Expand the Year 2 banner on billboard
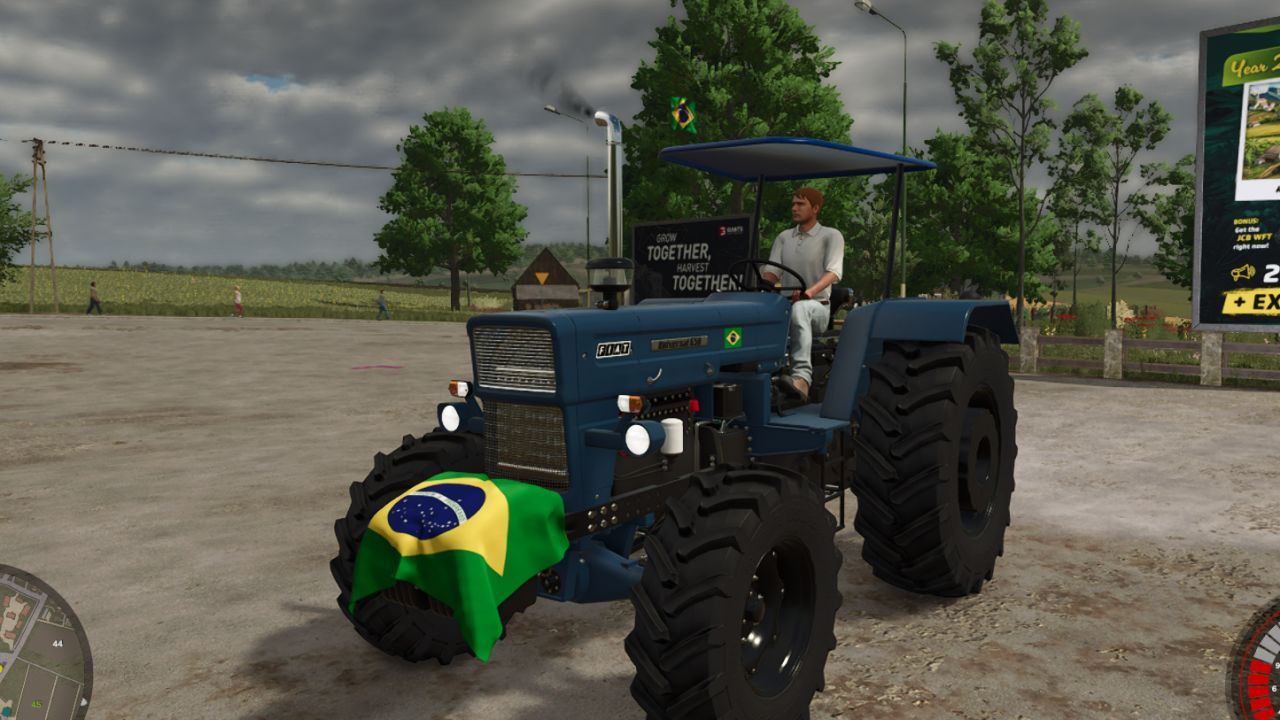Image resolution: width=1280 pixels, height=720 pixels. pyautogui.click(x=1253, y=64)
